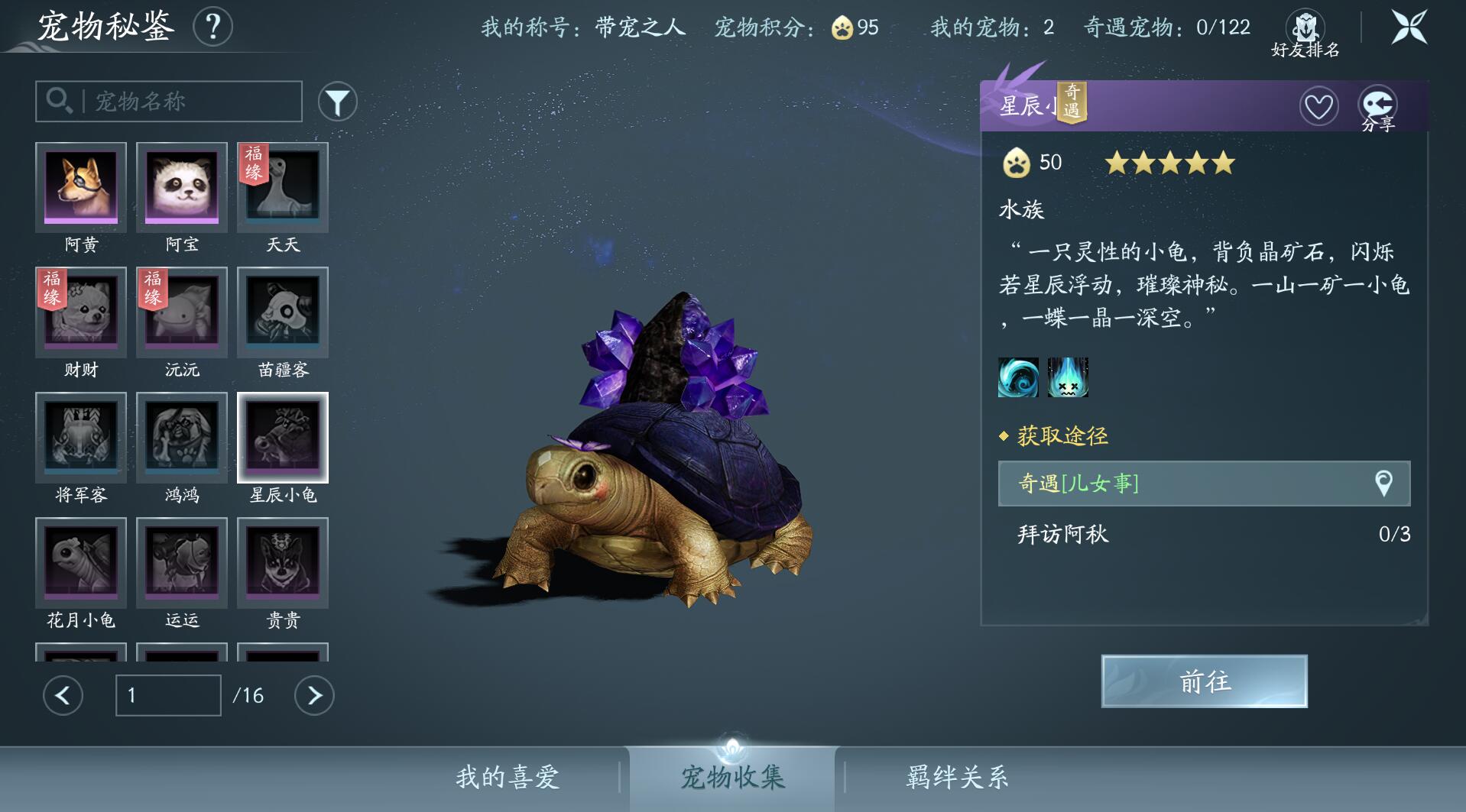The image size is (1466, 812).
Task: Pick the 苗疆客 pet tile
Action: [x=283, y=313]
